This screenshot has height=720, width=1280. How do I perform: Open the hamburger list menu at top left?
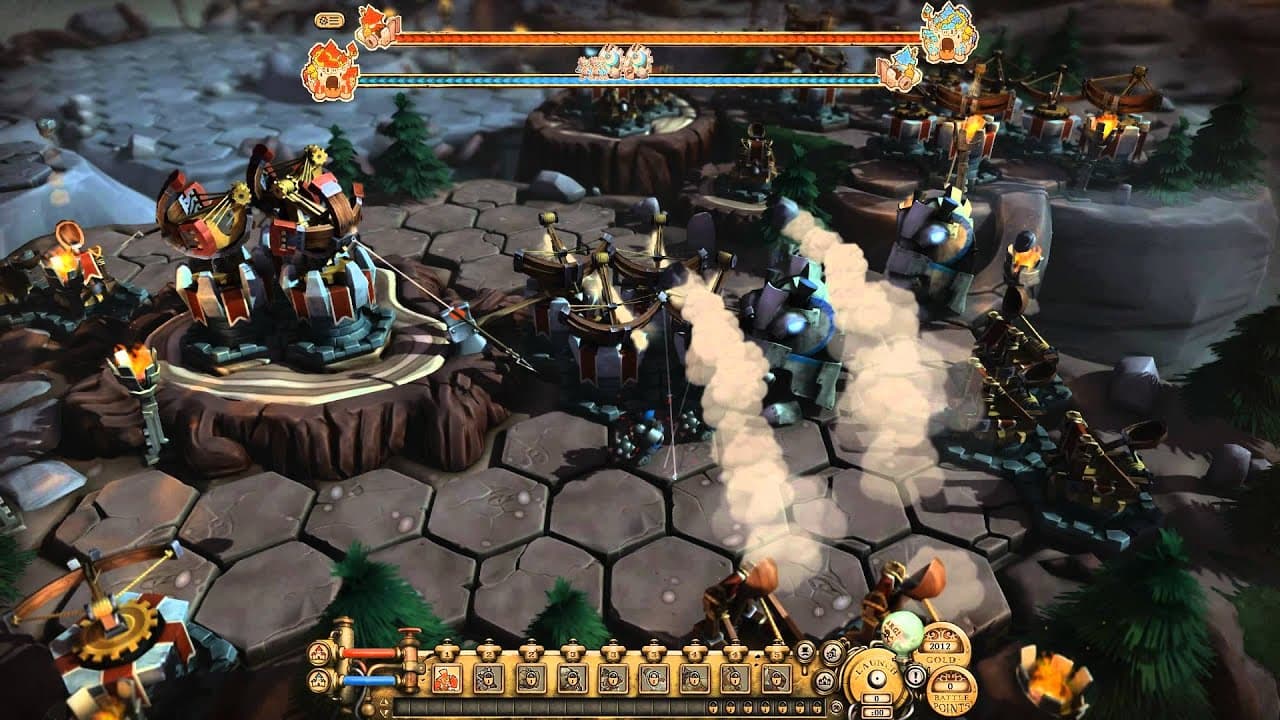pos(335,20)
